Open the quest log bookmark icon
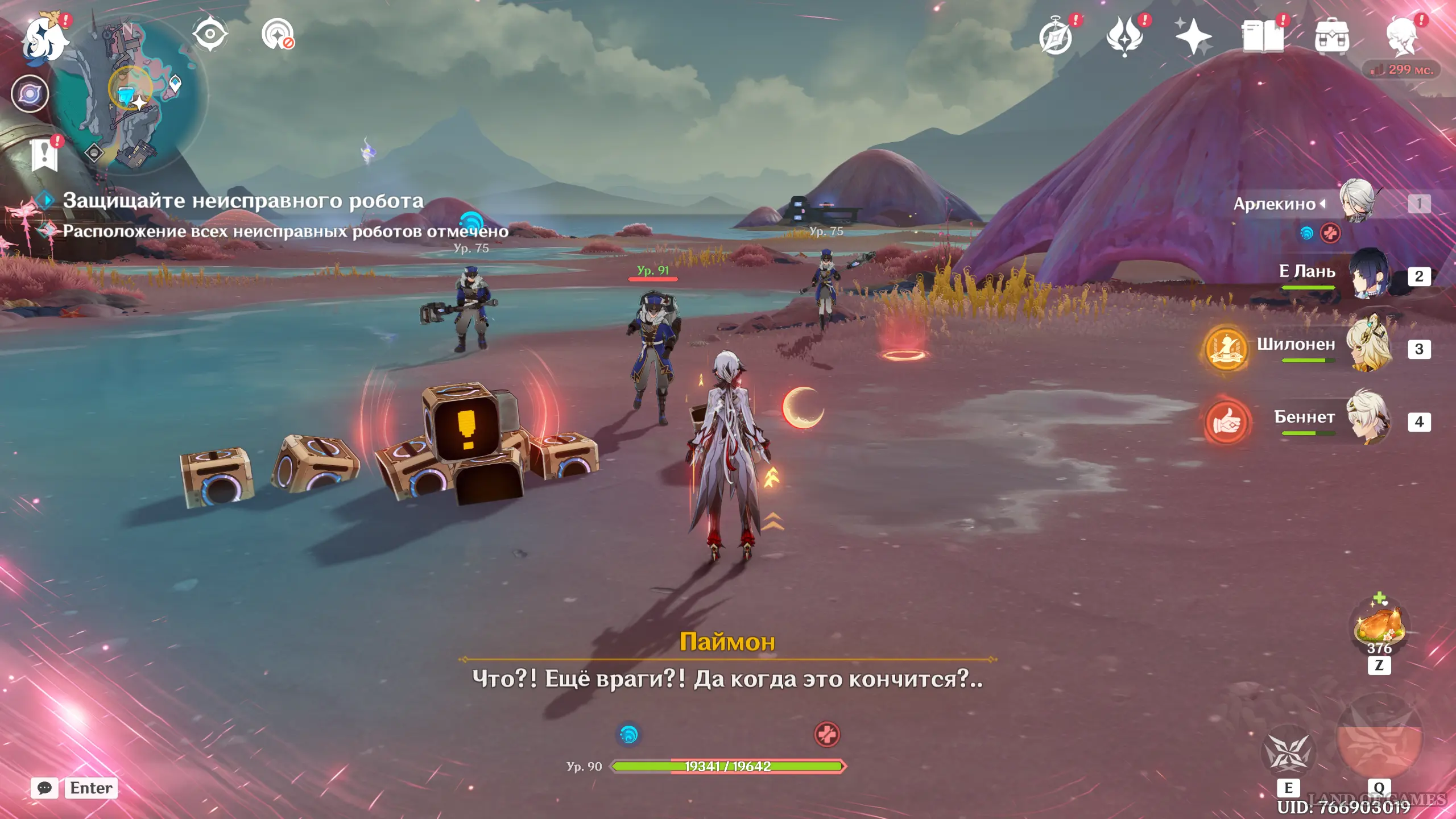This screenshot has height=819, width=1456. (x=44, y=154)
